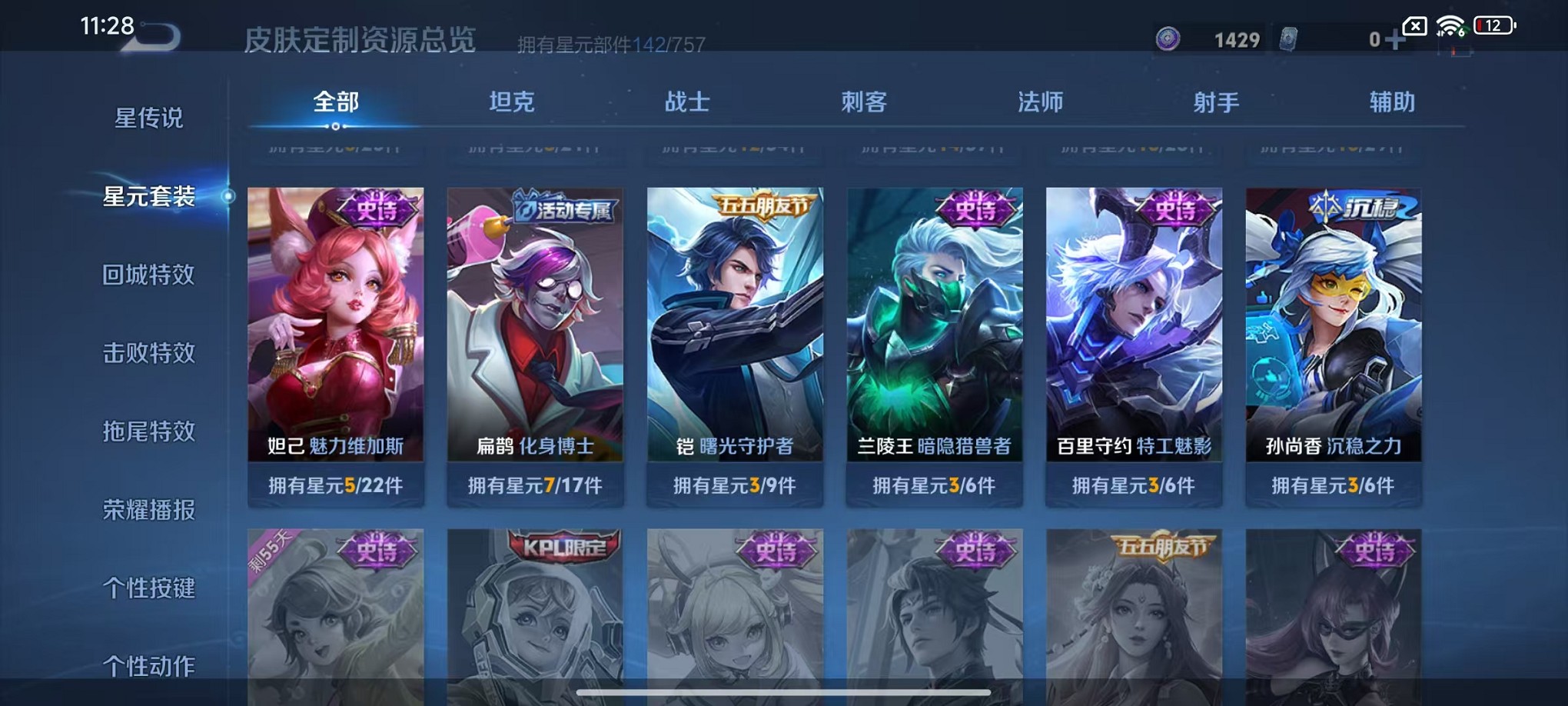The width and height of the screenshot is (1568, 706).
Task: Select 荣耀播报 from the left sidebar
Action: click(x=149, y=510)
